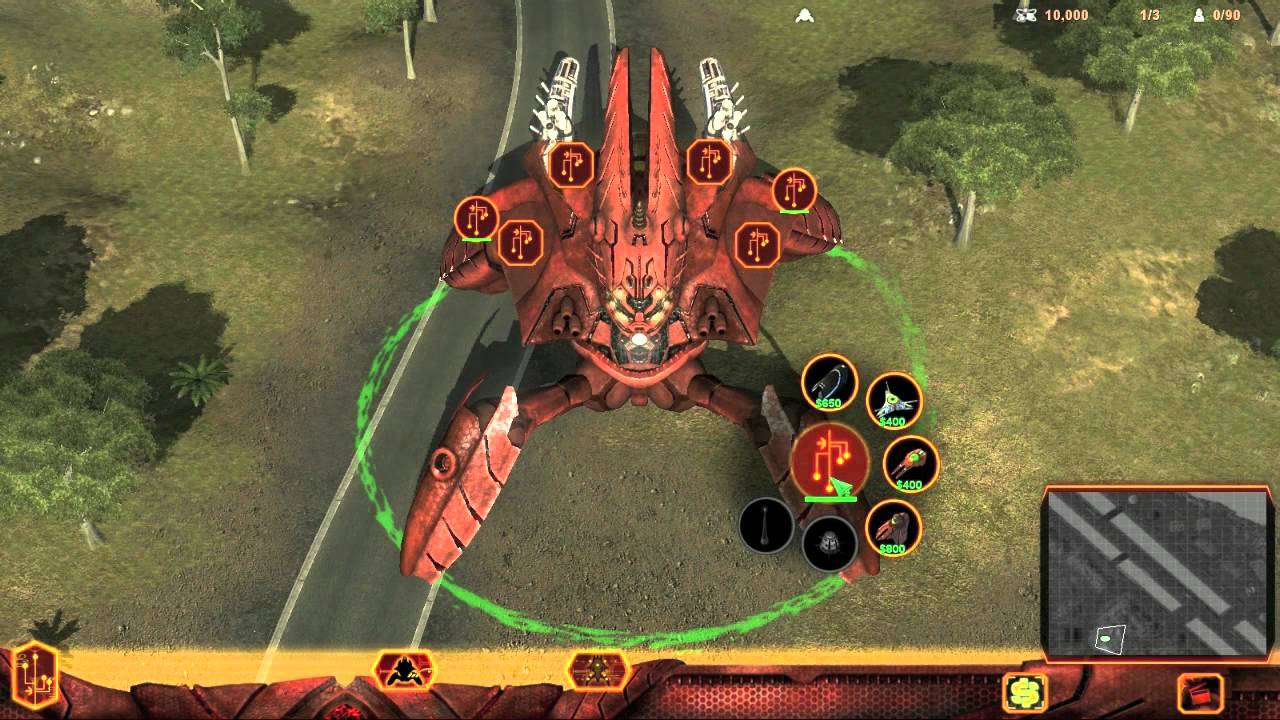Choose the greyed-out beetle pod option

click(829, 544)
